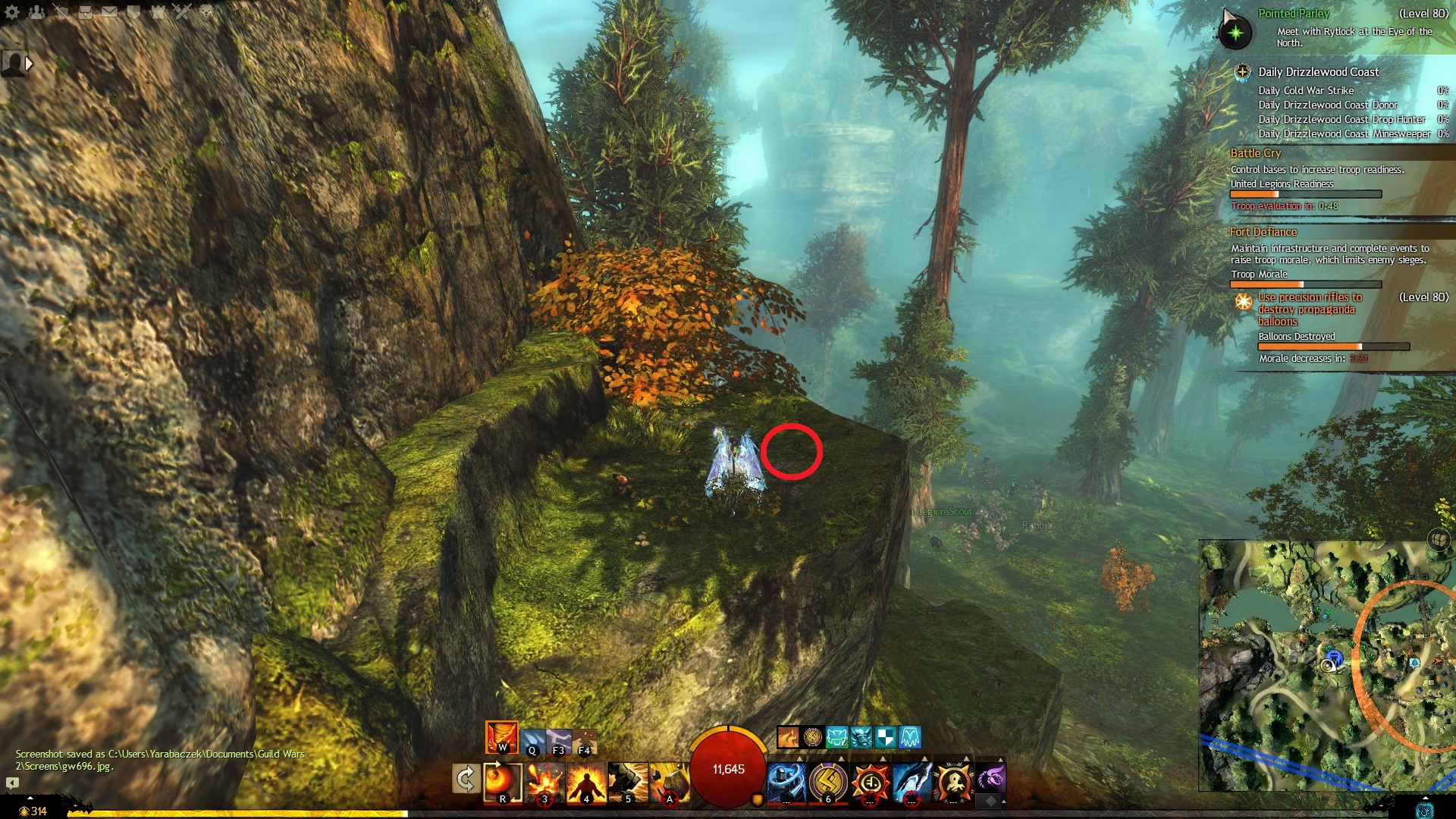Toggle the chat panel speech bubble icon
Screen dimensions: 1456x819
coord(12,783)
